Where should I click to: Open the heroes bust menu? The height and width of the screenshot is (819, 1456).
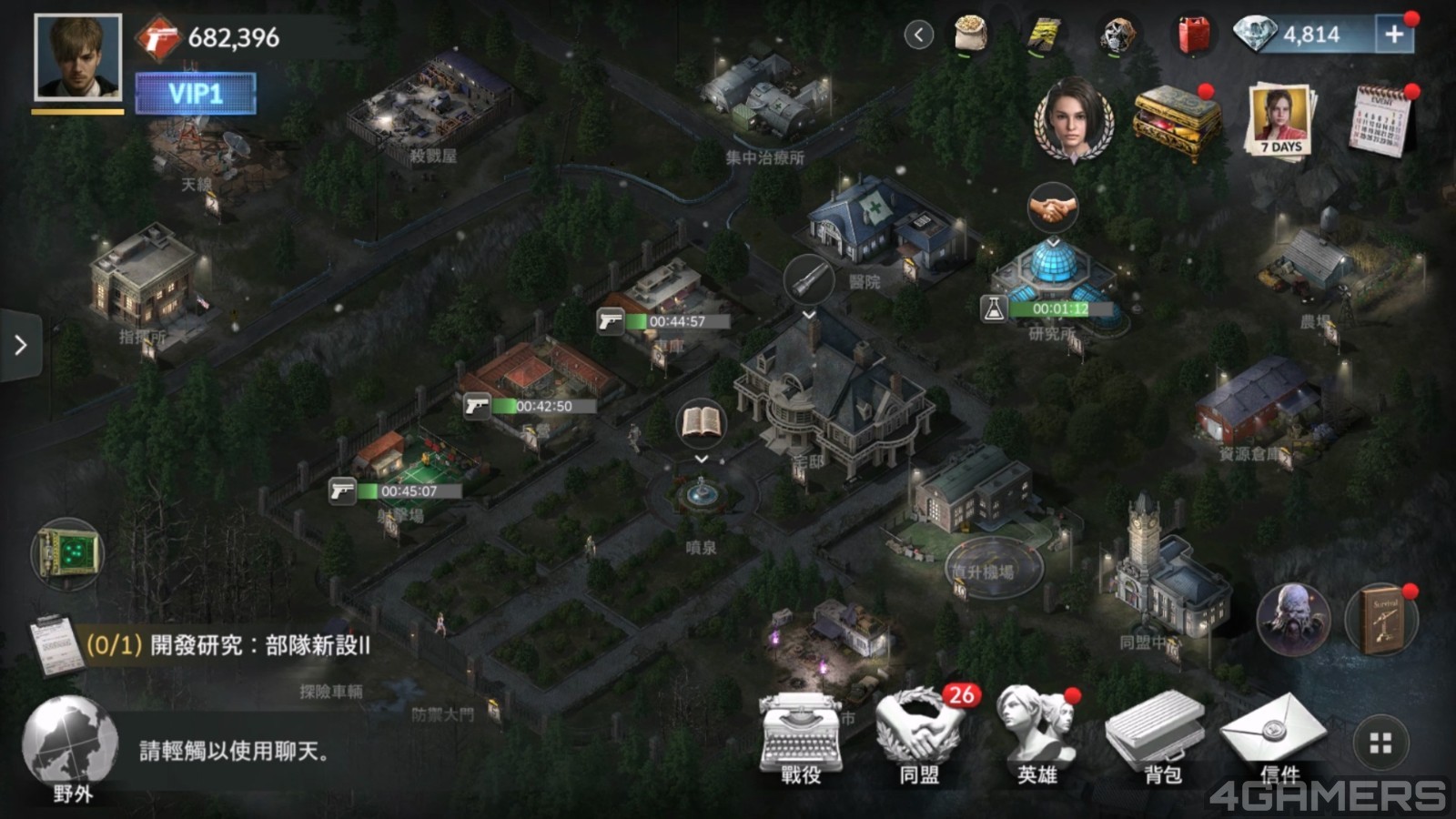tap(1037, 737)
